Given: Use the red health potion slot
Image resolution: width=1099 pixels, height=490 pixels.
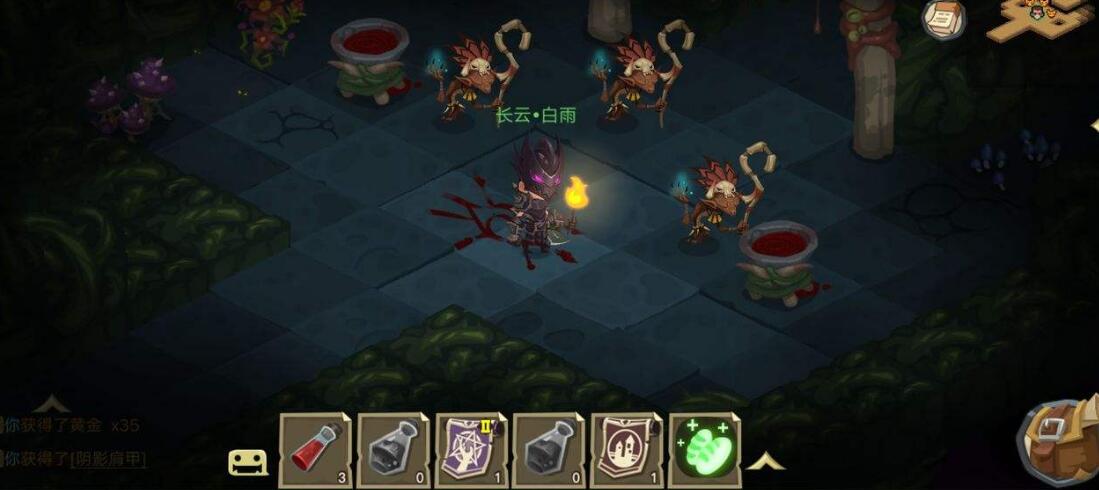Looking at the screenshot, I should pos(315,450).
